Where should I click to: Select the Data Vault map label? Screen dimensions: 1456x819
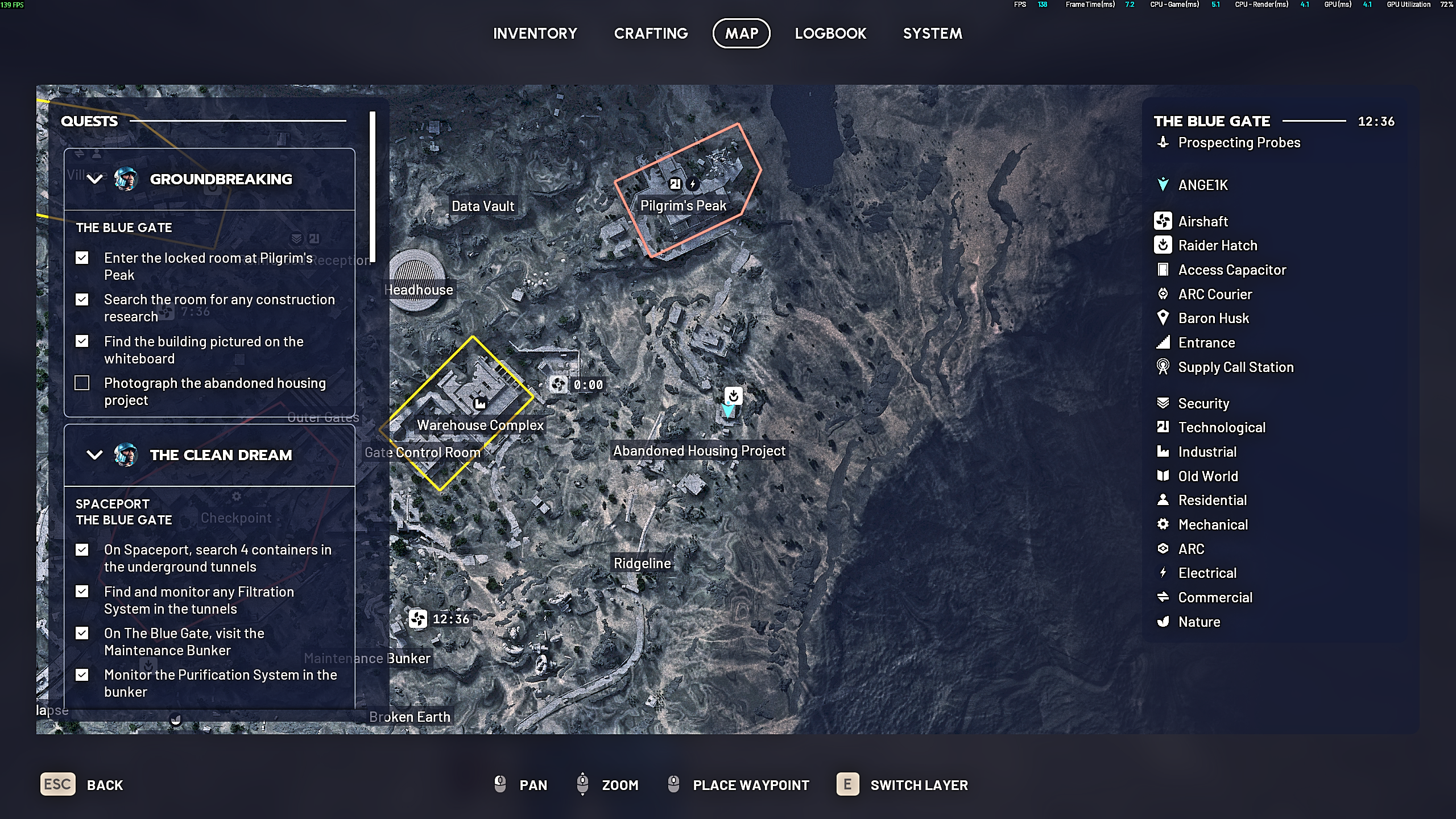click(x=482, y=206)
